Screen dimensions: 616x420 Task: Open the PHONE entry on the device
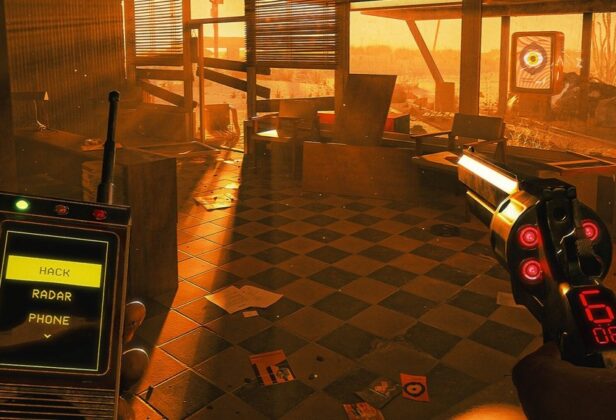click(x=49, y=319)
